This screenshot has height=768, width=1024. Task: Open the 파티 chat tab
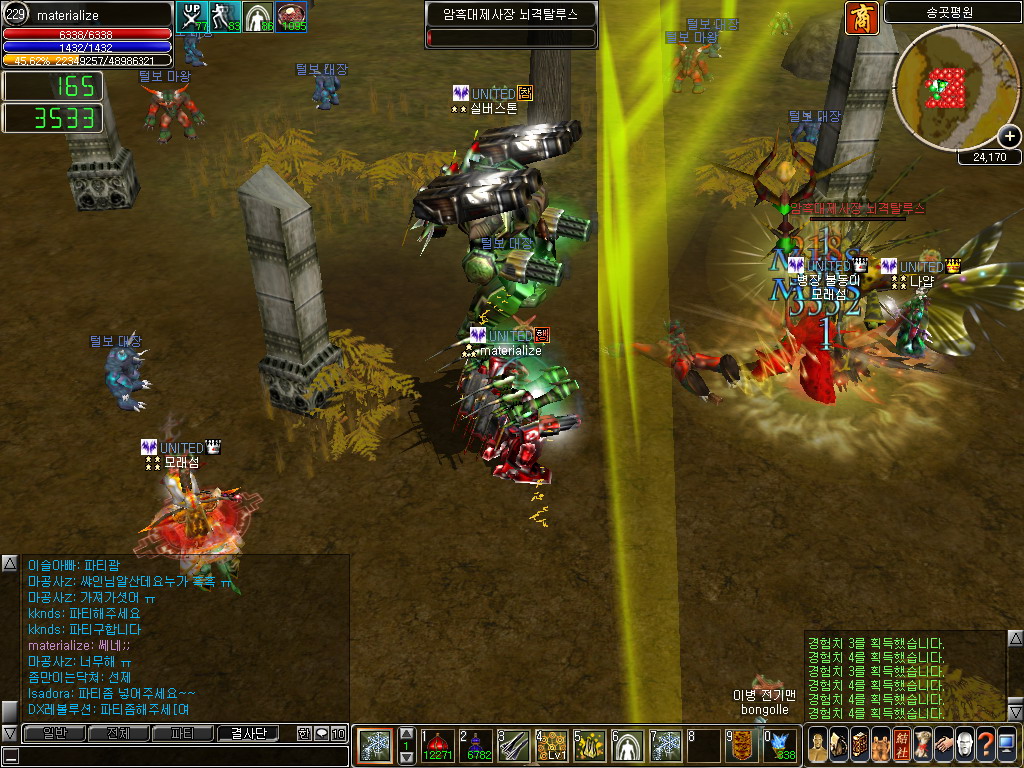182,733
